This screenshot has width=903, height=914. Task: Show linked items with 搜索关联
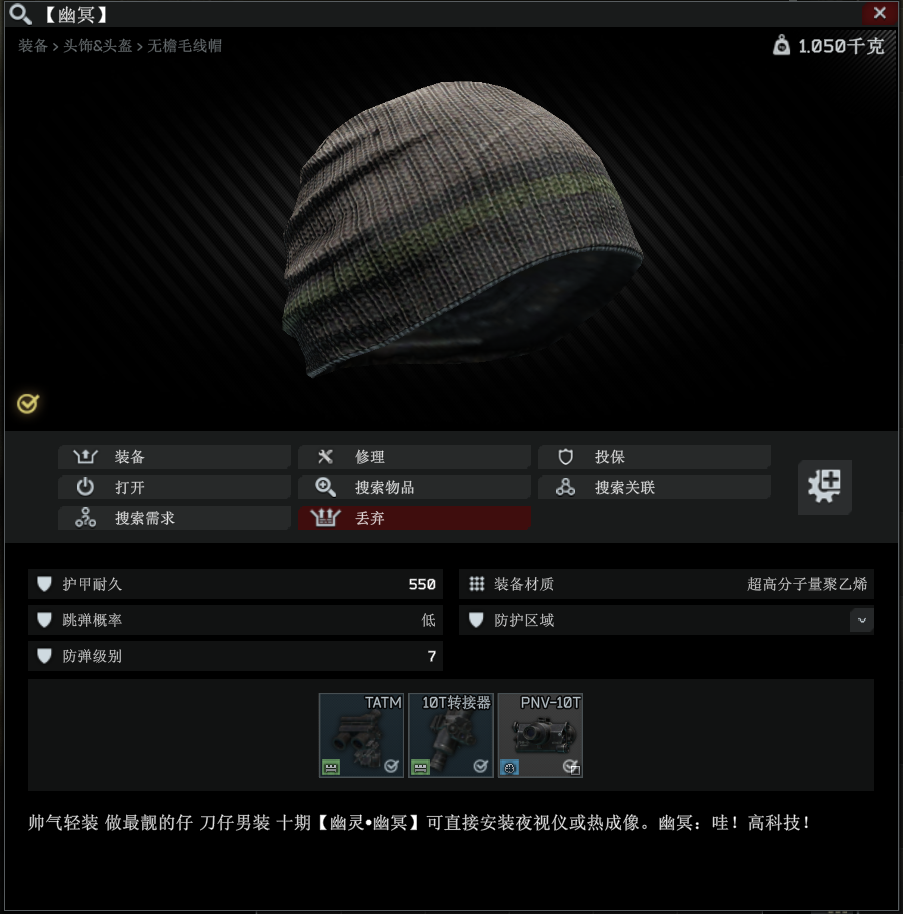(654, 488)
